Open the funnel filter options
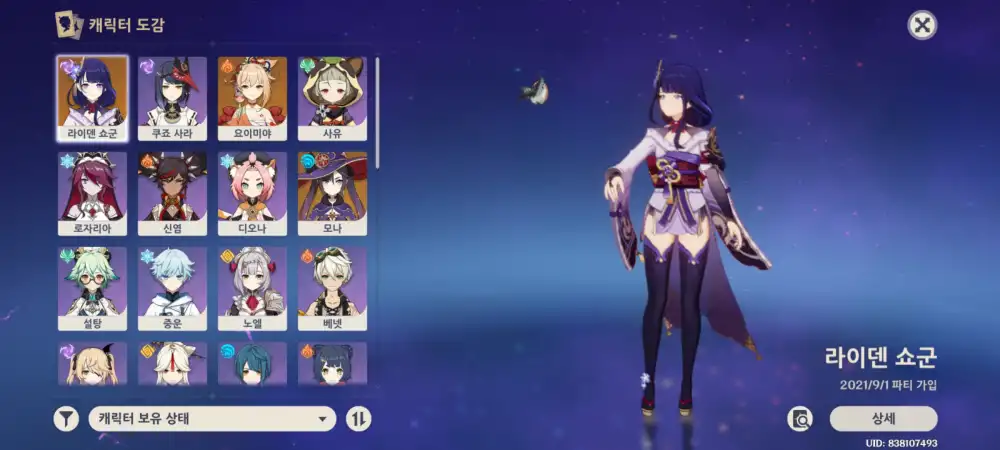1000x450 pixels. pos(66,419)
